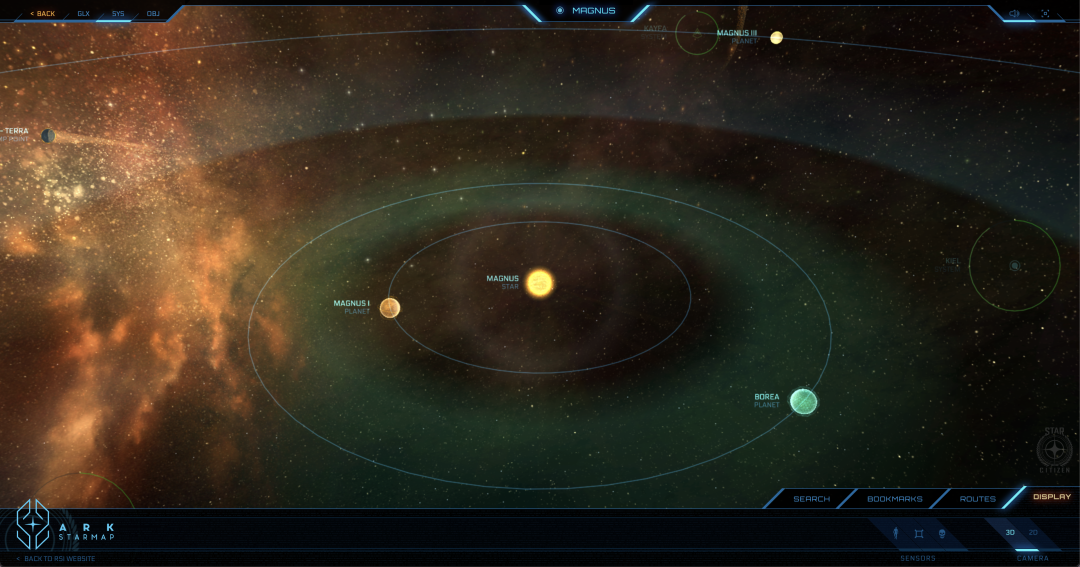This screenshot has height=567, width=1080.
Task: Open the Routes panel
Action: click(x=977, y=498)
